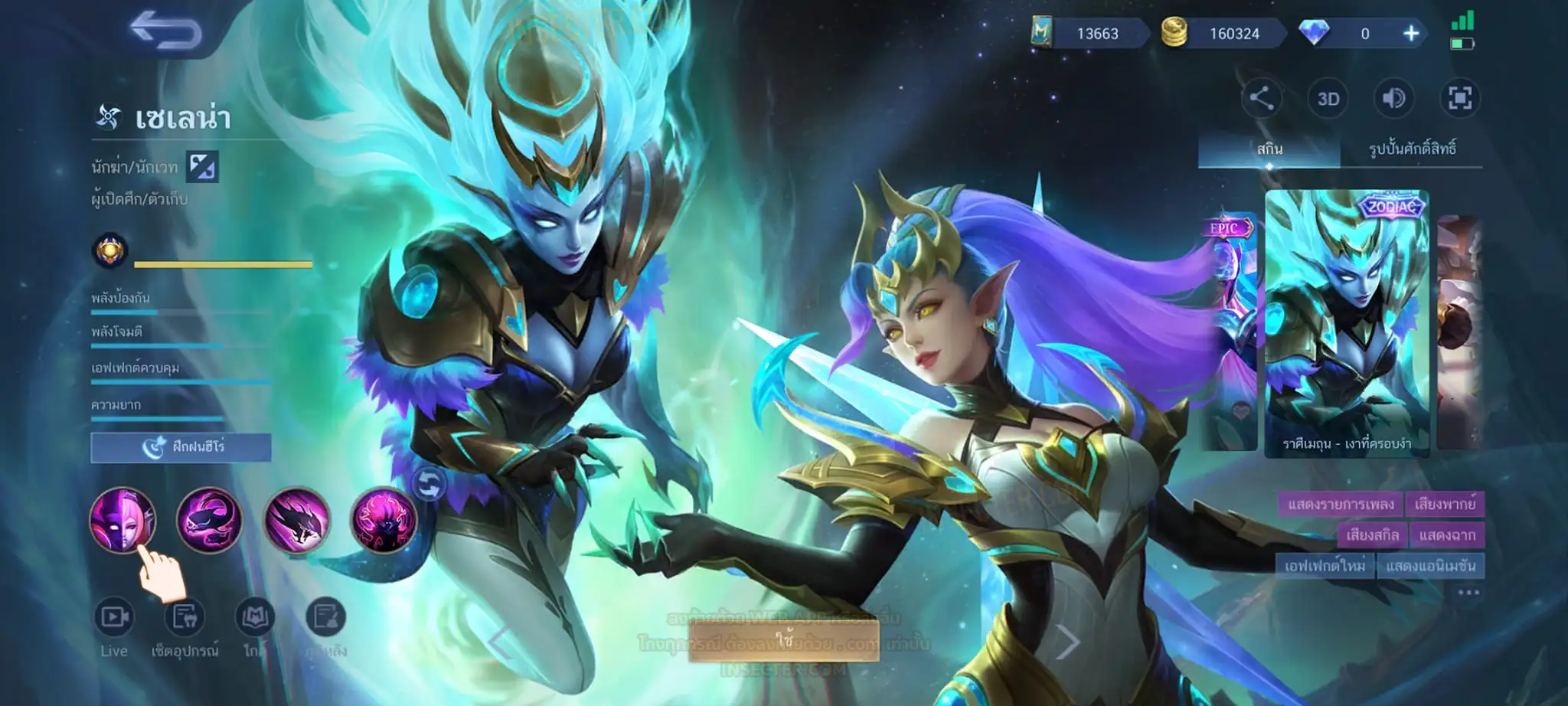The image size is (1568, 706).
Task: Open the รูปปั้นศักดิ์สิทธิ์ tab
Action: pyautogui.click(x=1412, y=149)
